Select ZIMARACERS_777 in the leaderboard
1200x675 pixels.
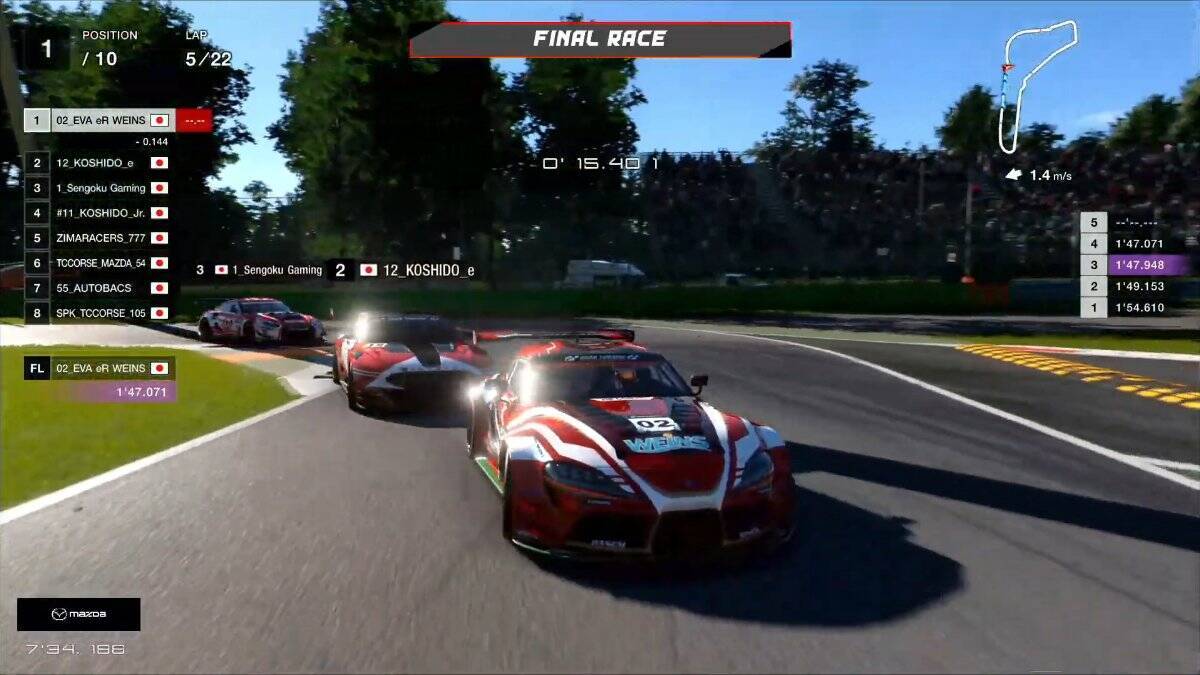coord(100,238)
